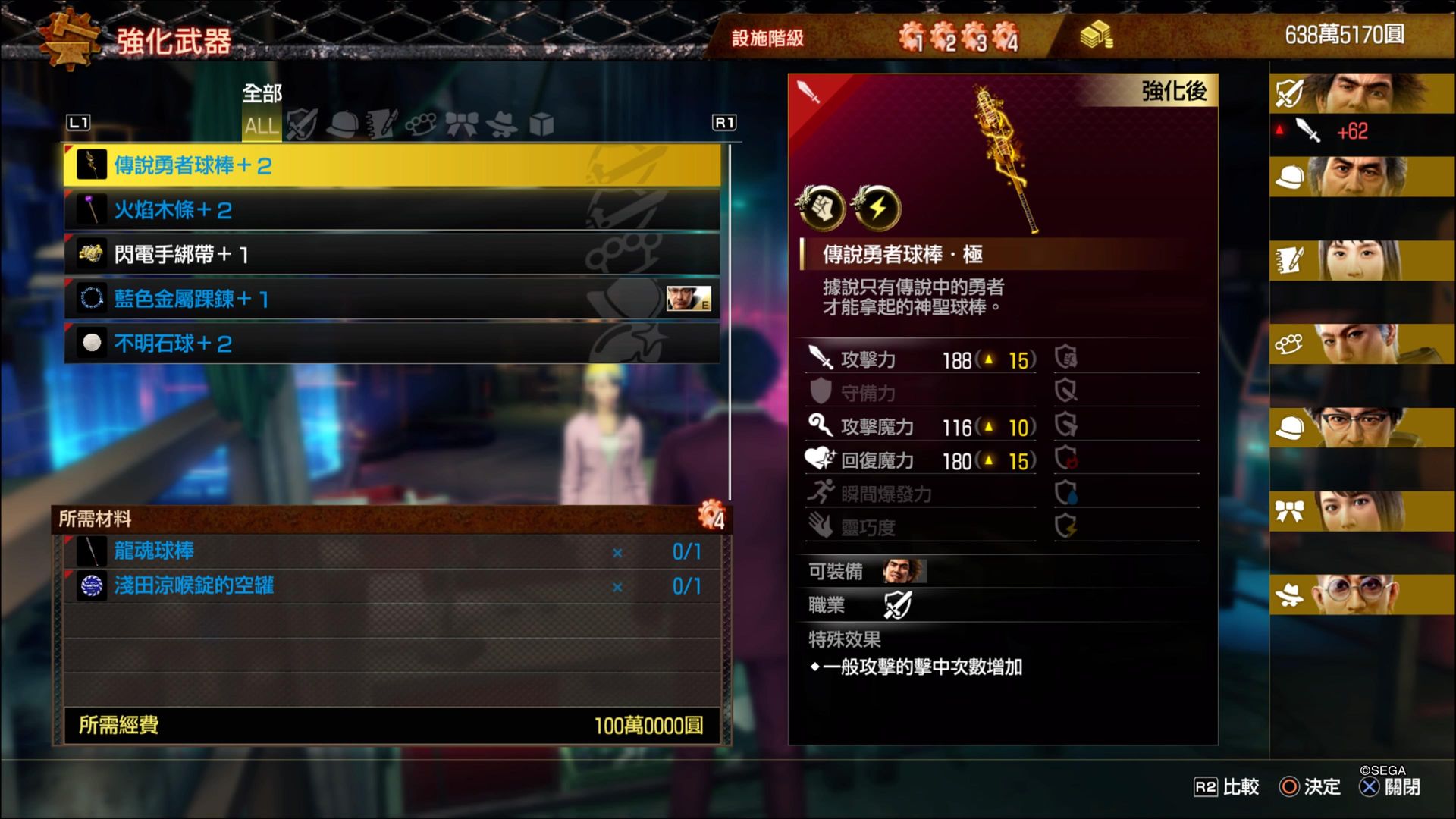The image size is (1456, 819).
Task: Expand materials for 龍魂球棒
Action: coord(303,551)
